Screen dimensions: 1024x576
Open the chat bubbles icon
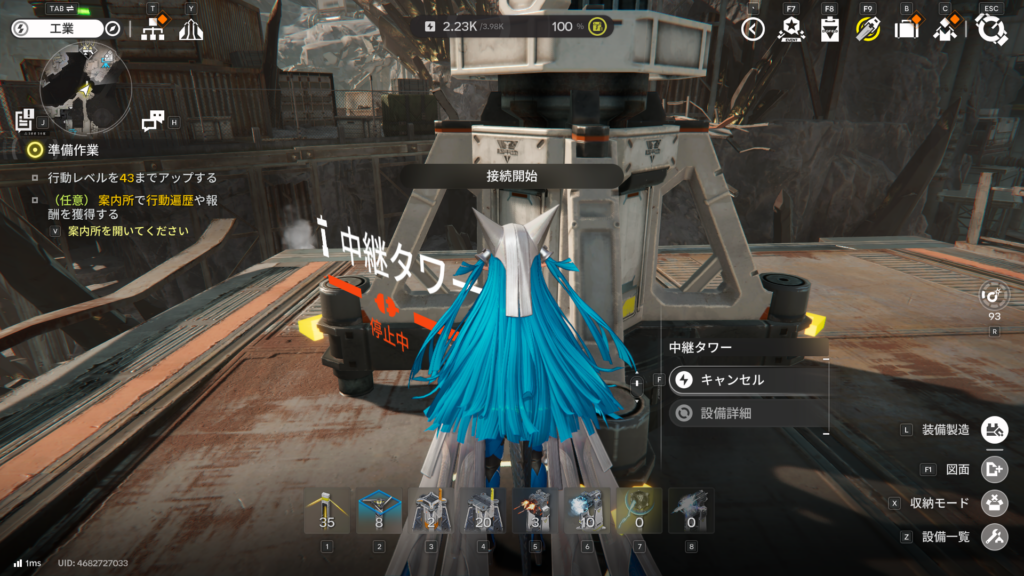(x=152, y=121)
